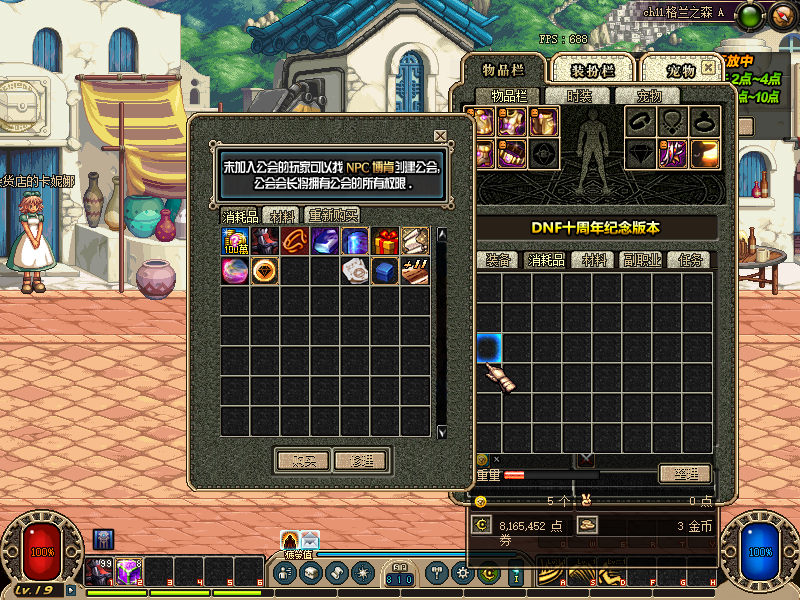
Task: Switch to the 时装 equipment sub-tab
Action: [x=579, y=96]
